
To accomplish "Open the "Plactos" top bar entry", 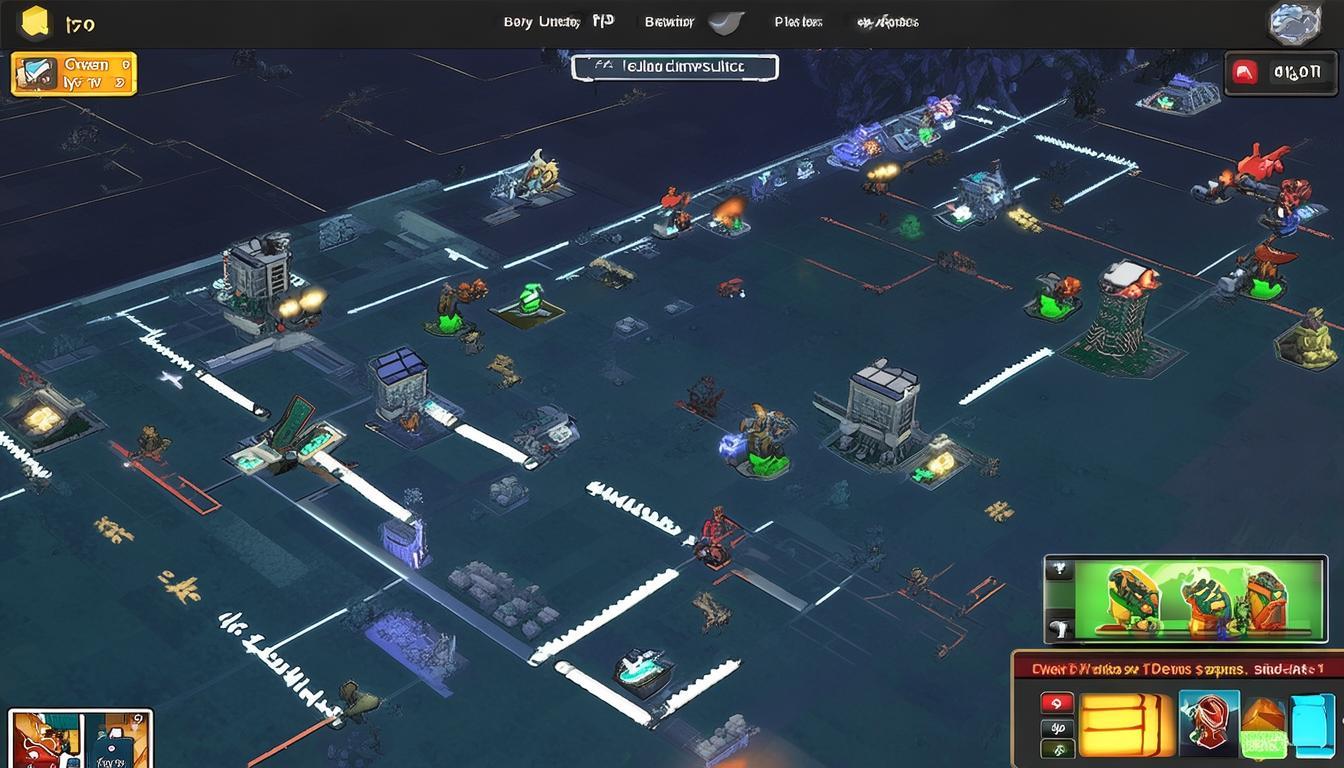I will click(x=798, y=21).
